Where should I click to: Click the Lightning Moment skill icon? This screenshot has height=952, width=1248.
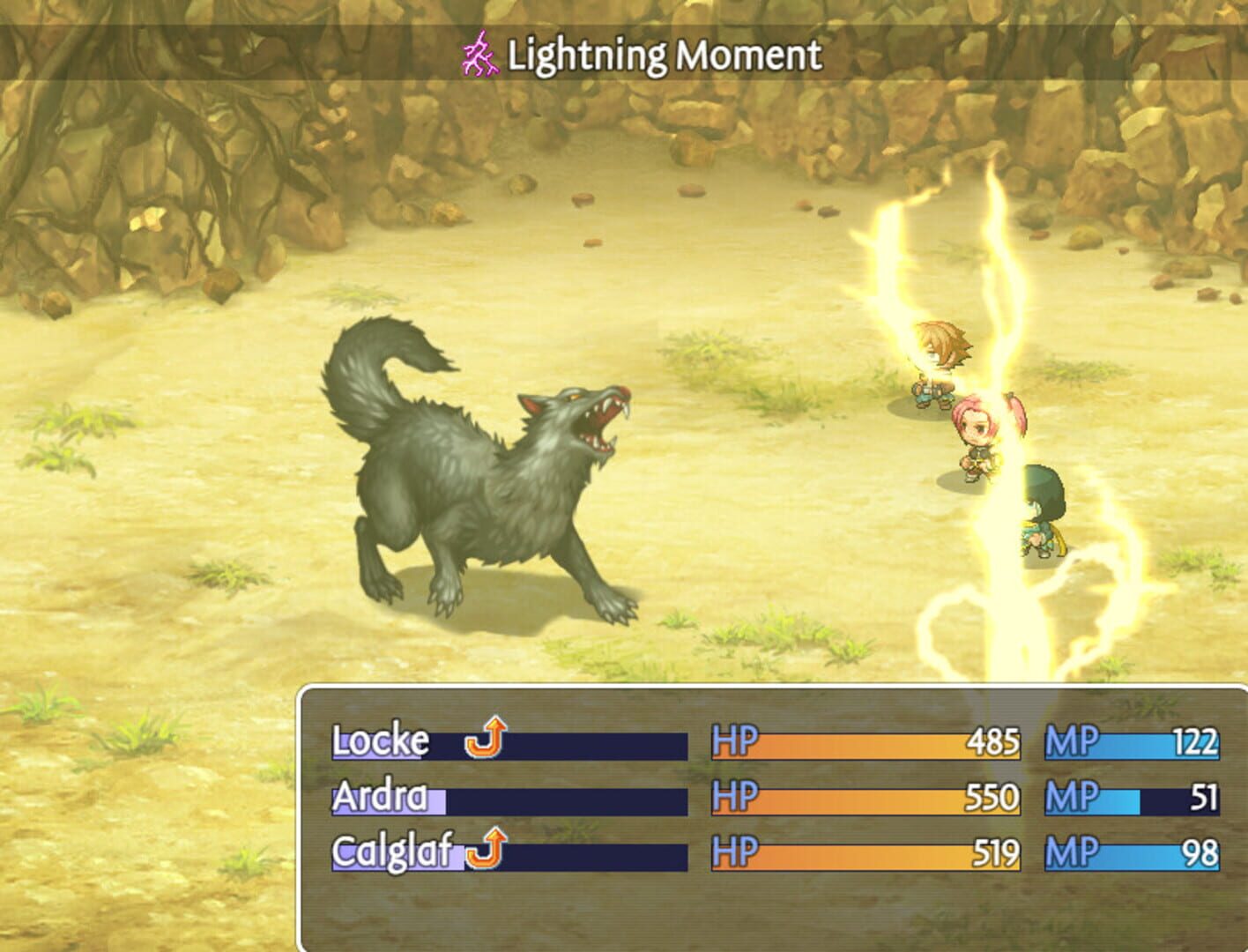(x=480, y=53)
